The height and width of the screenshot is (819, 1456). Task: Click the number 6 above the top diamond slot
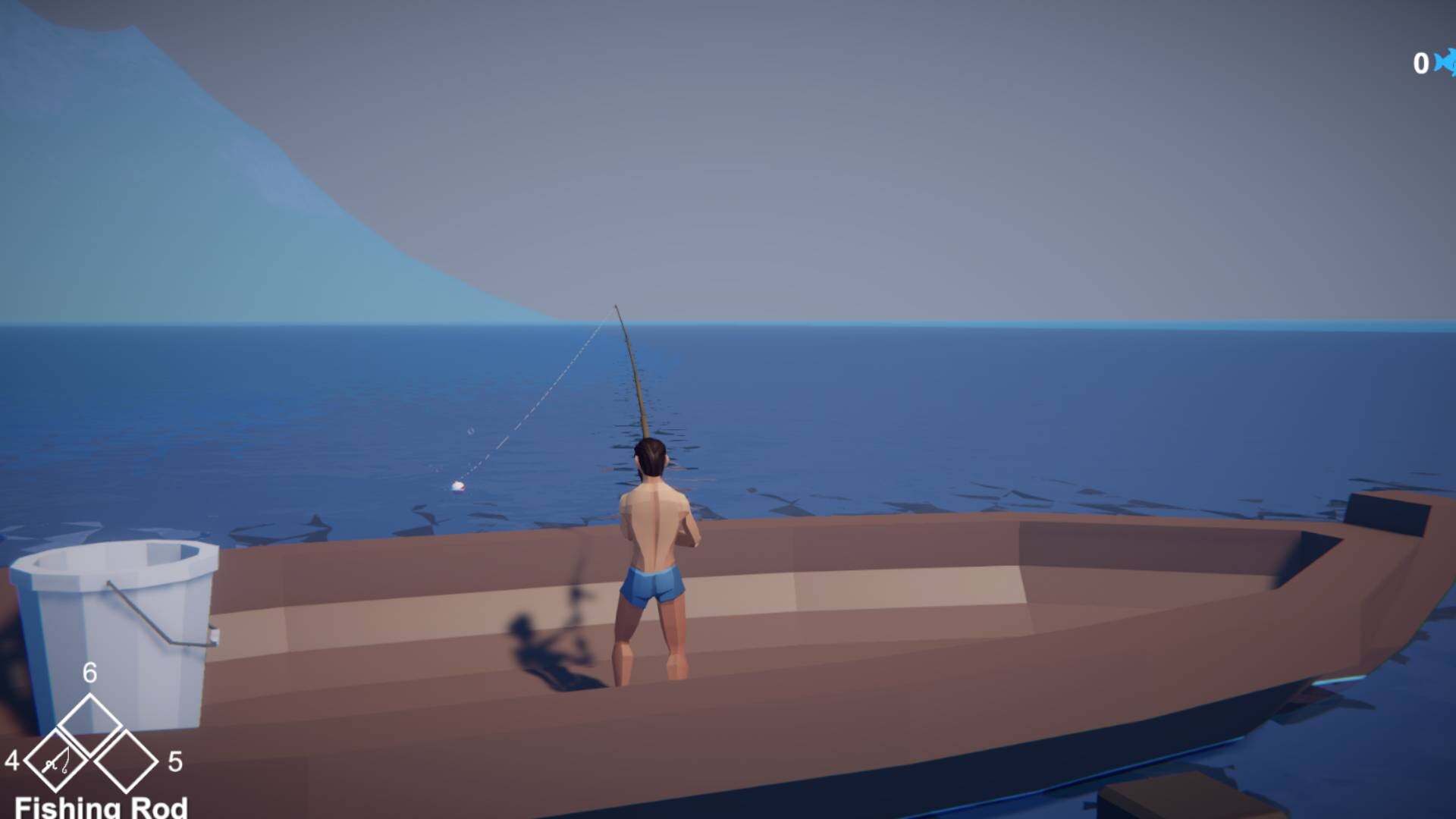(90, 672)
